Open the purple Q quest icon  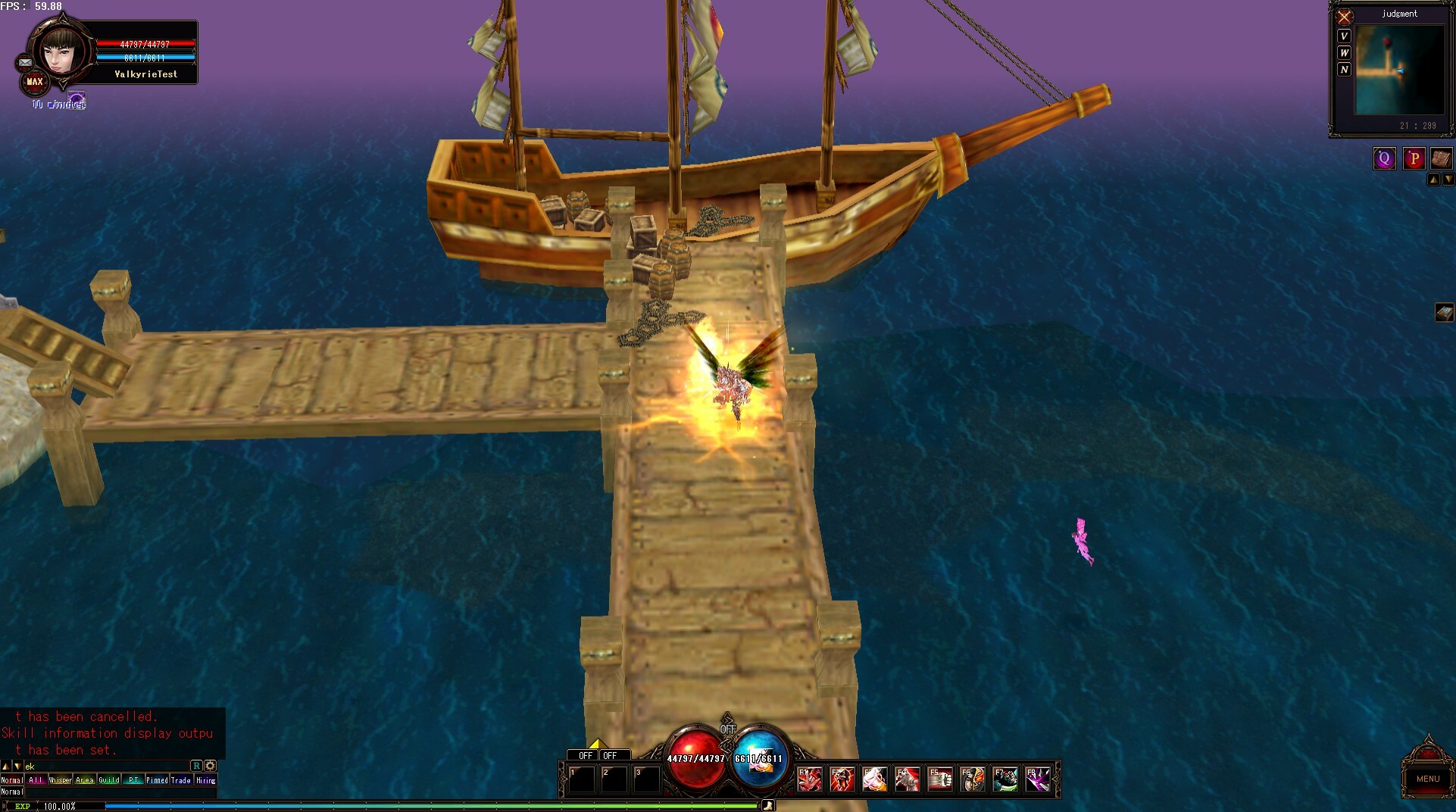[x=1384, y=158]
